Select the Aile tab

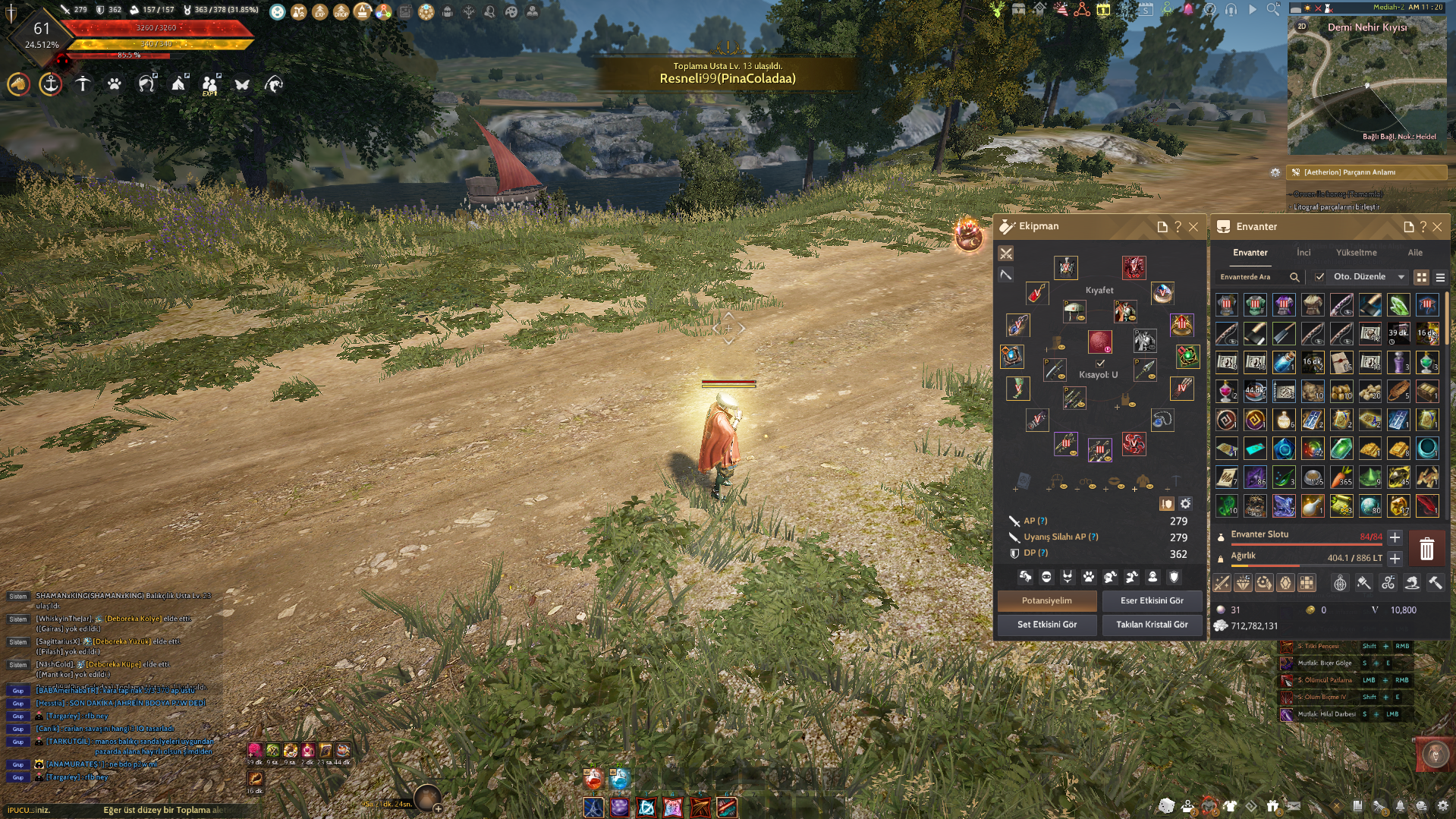click(x=1415, y=253)
